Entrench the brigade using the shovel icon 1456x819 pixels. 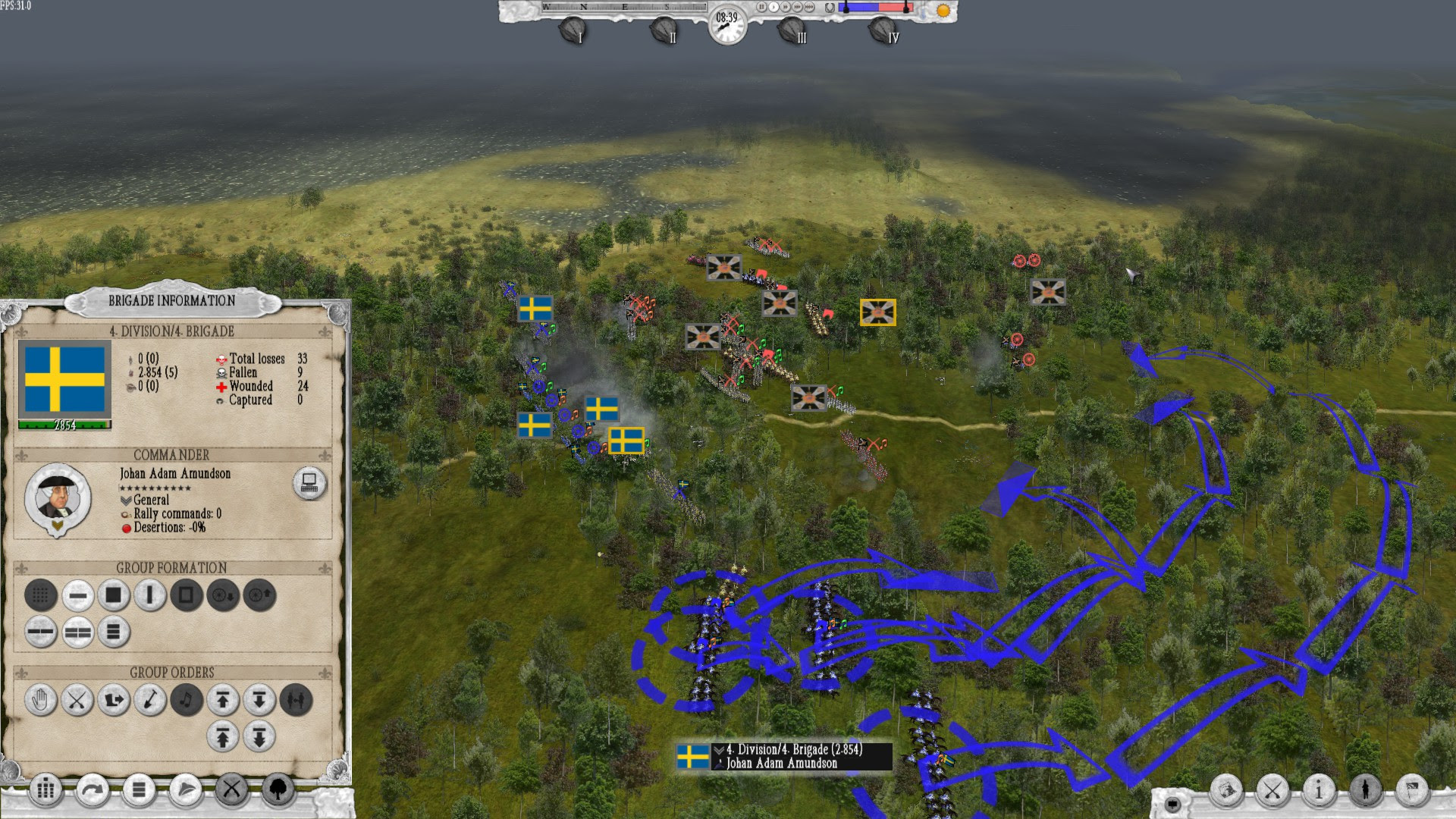pyautogui.click(x=150, y=701)
